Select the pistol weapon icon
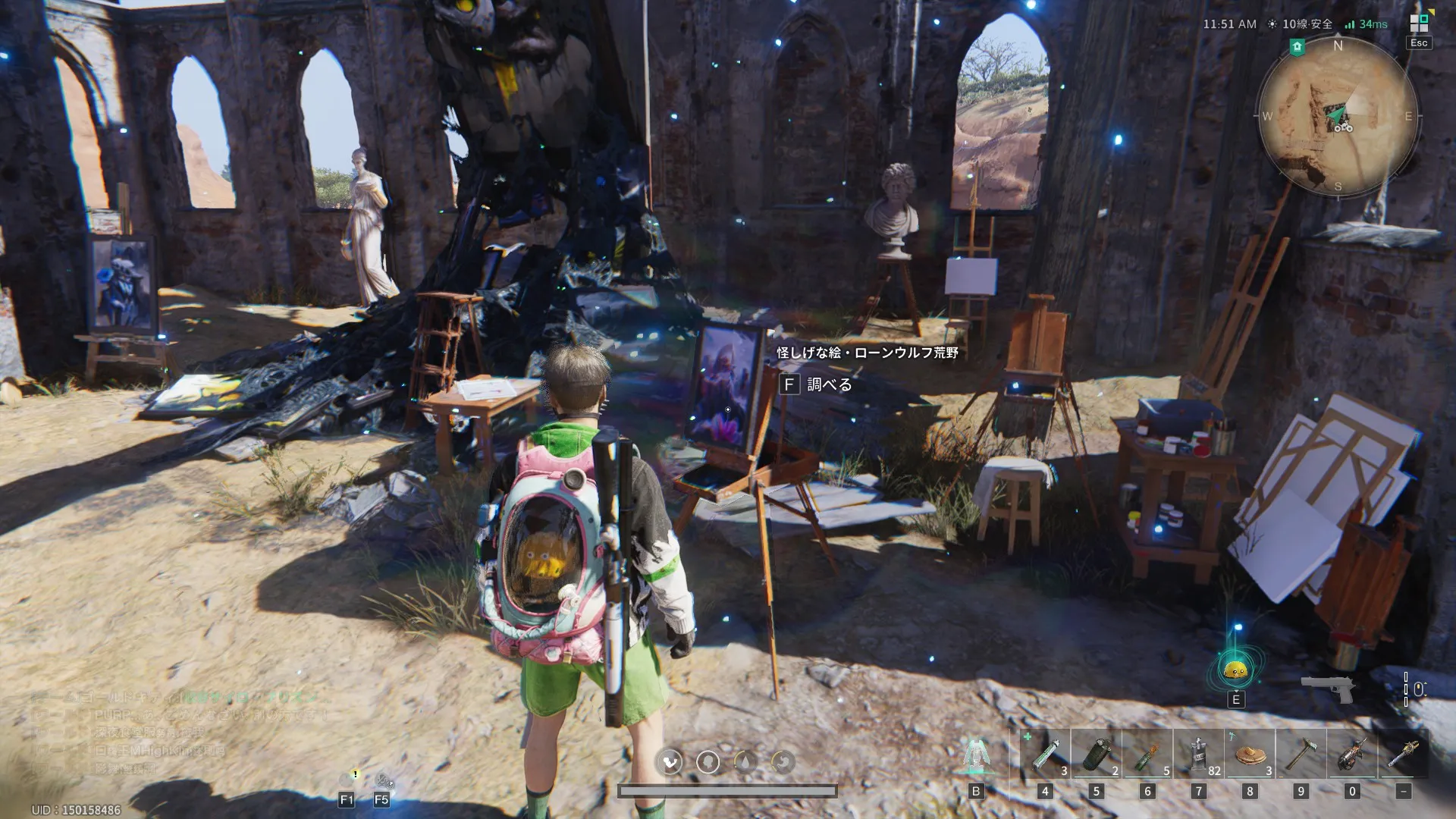Screen dimensions: 1456x819 pyautogui.click(x=1328, y=689)
